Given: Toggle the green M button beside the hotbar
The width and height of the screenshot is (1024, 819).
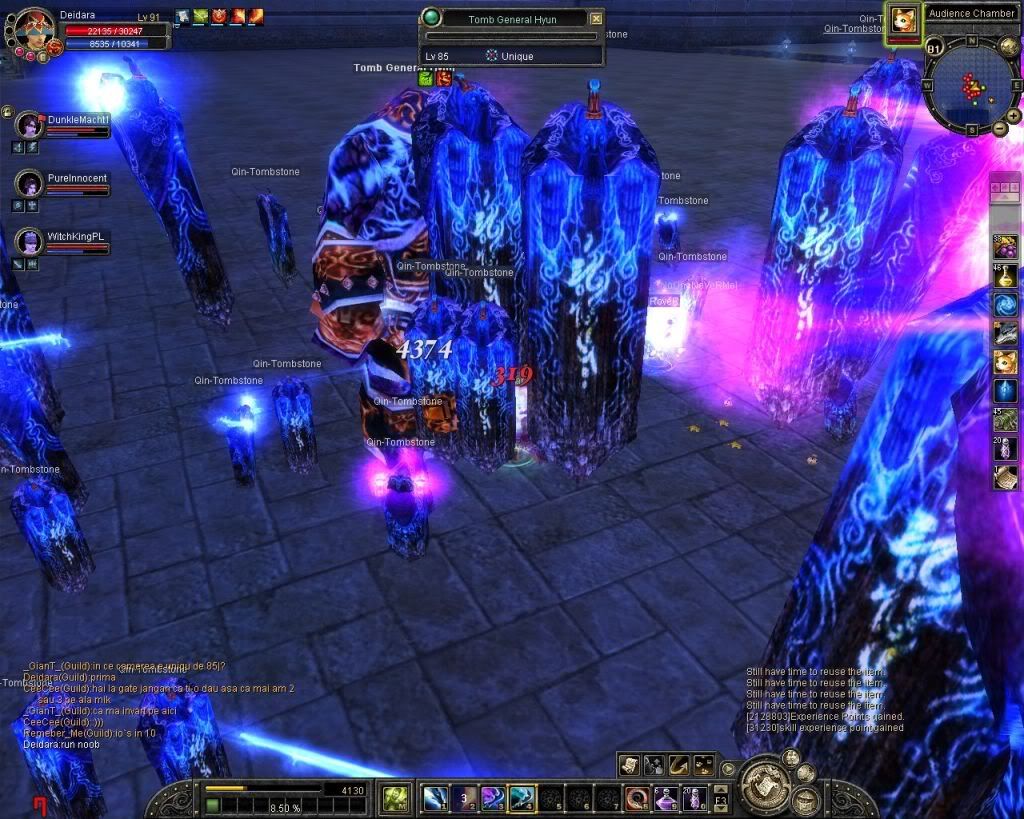Looking at the screenshot, I should 394,798.
